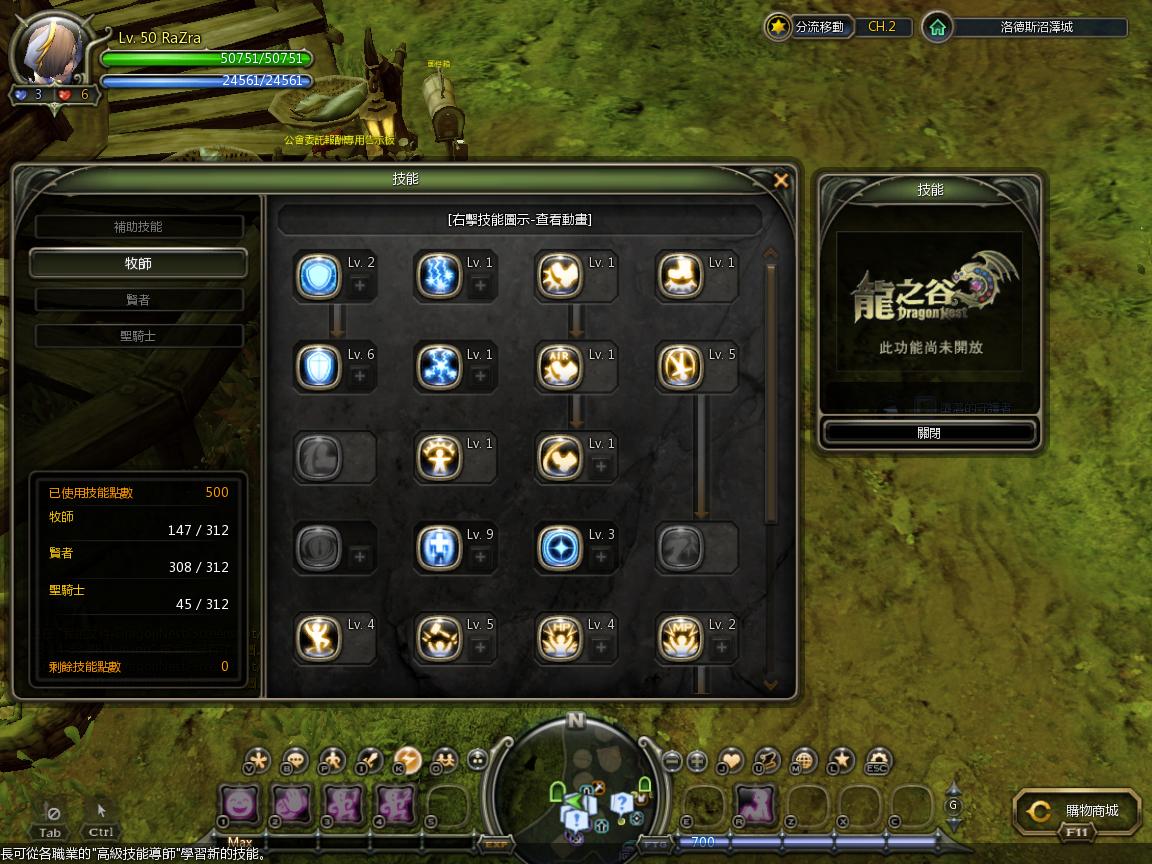1152x864 pixels.
Task: Click the green home town icon
Action: [937, 27]
